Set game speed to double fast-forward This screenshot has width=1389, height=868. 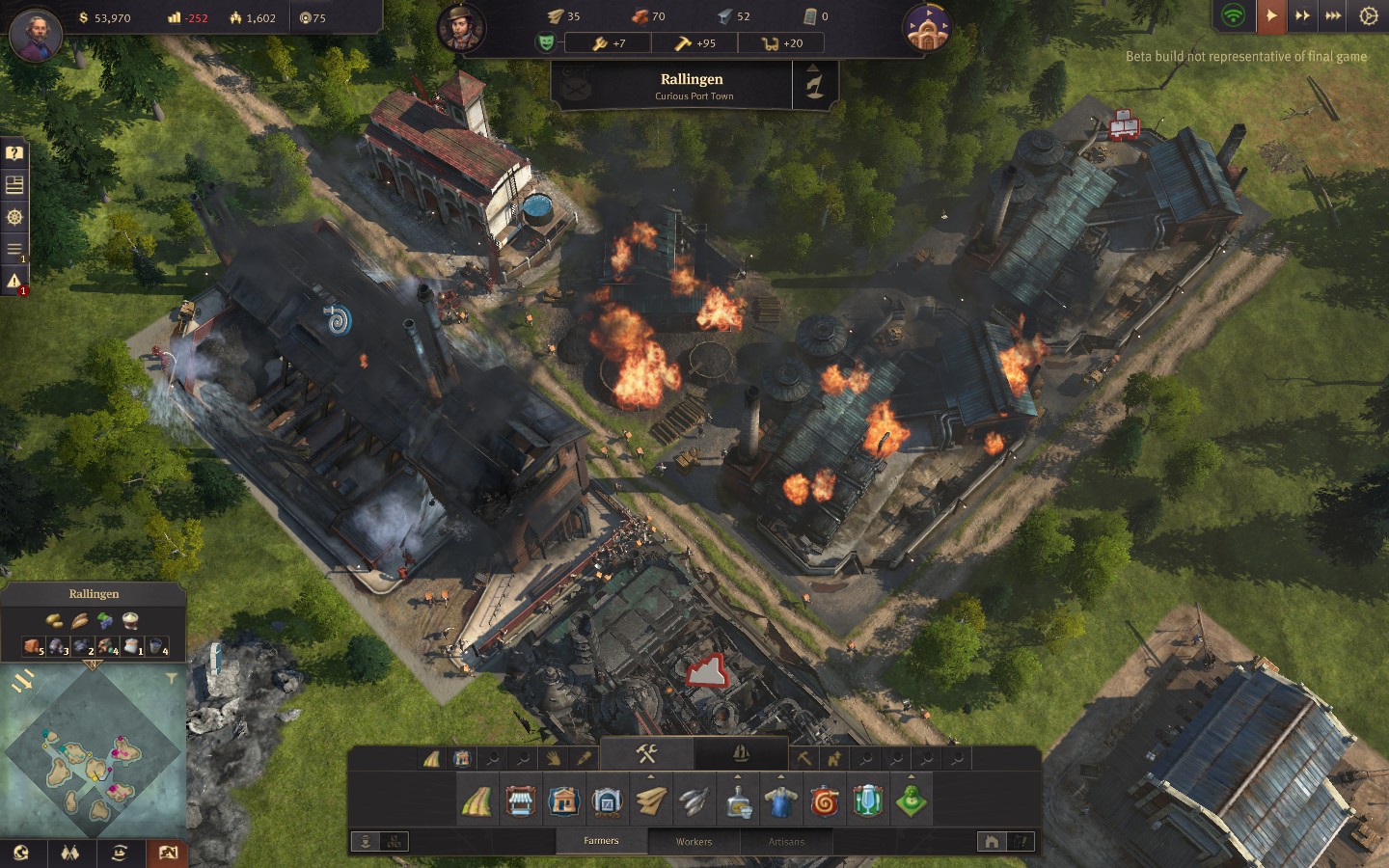pos(1302,15)
